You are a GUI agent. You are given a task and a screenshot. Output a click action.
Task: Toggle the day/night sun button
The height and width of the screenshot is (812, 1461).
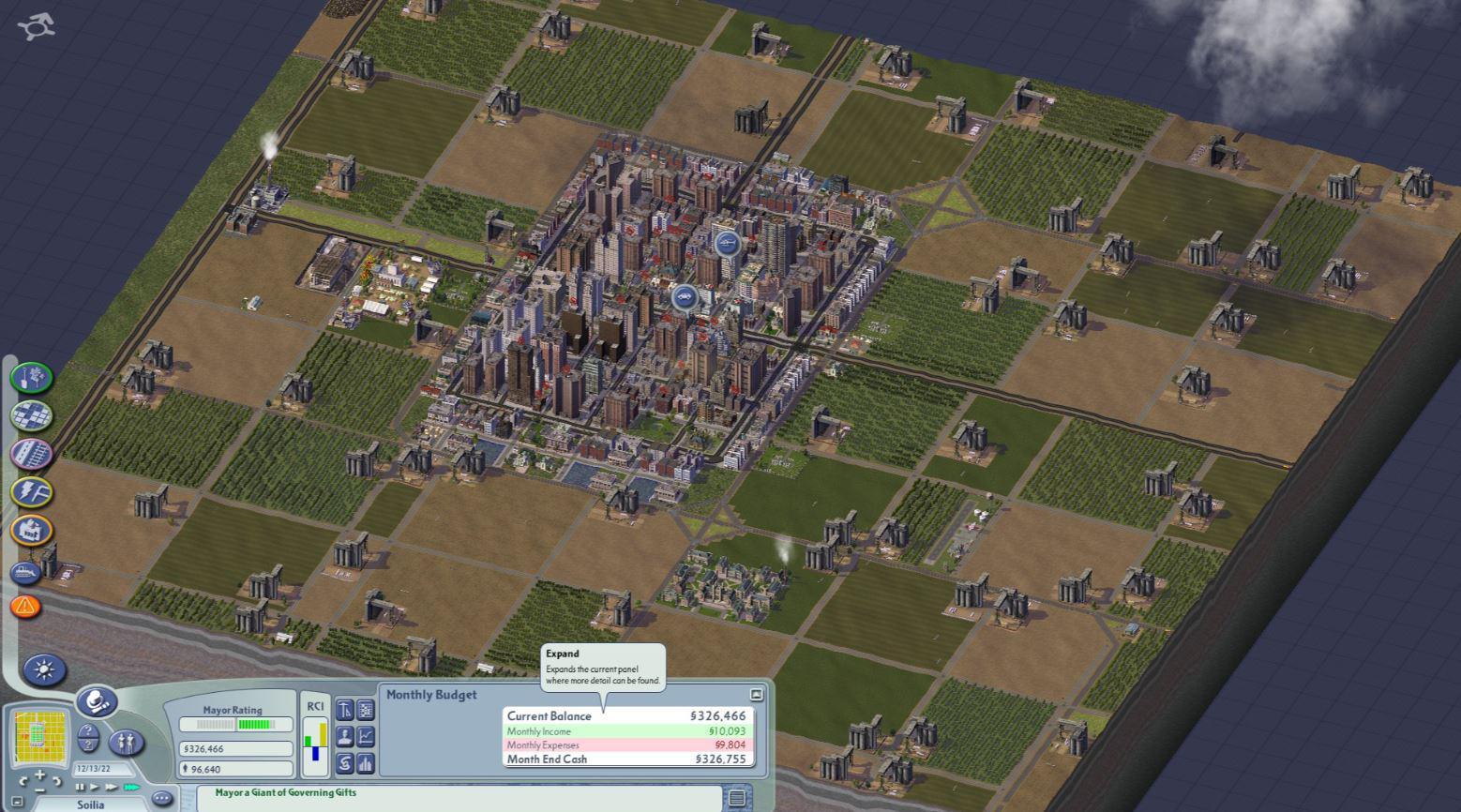tap(44, 669)
